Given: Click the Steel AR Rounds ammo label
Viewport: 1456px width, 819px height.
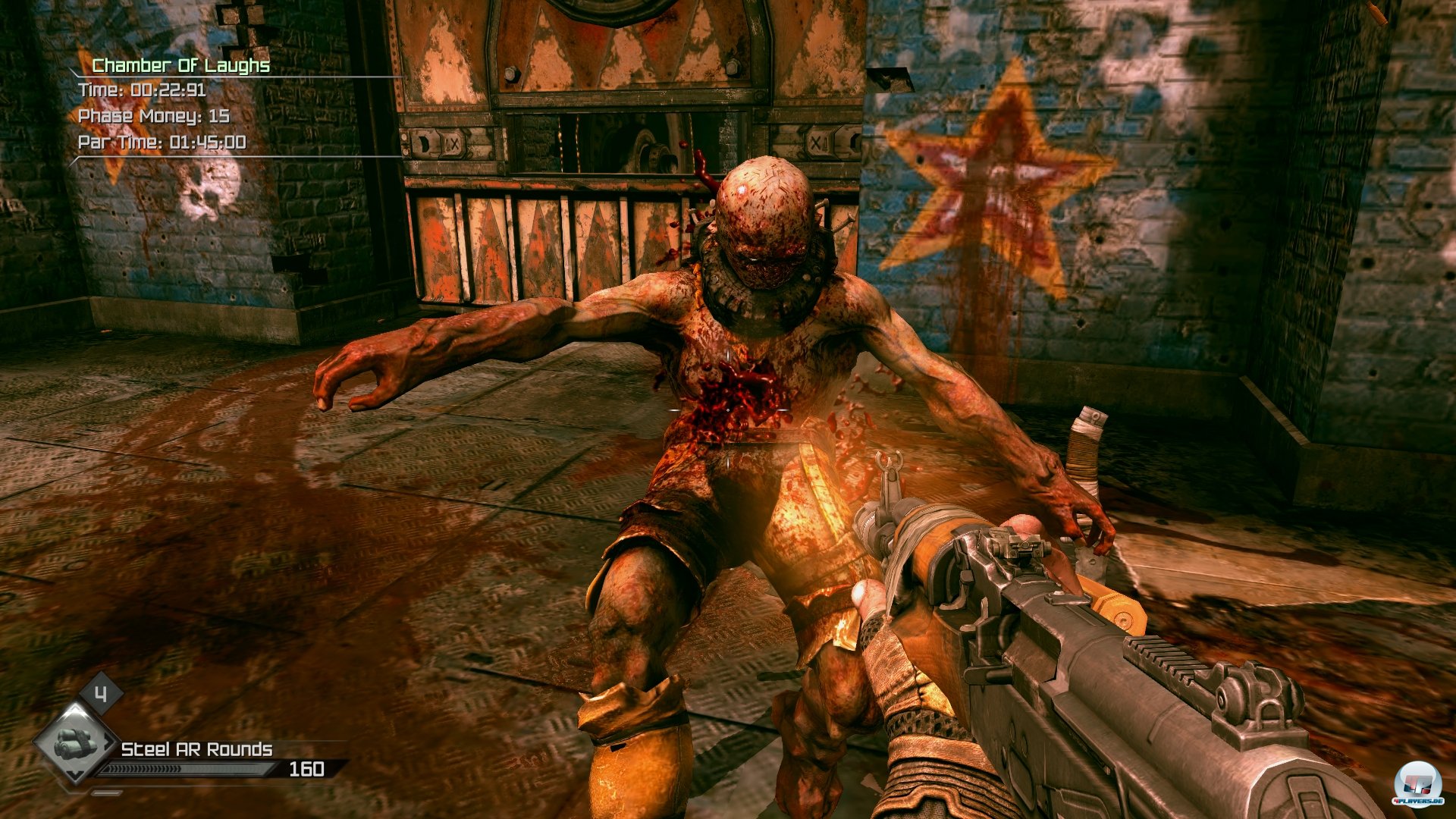Looking at the screenshot, I should (x=196, y=749).
